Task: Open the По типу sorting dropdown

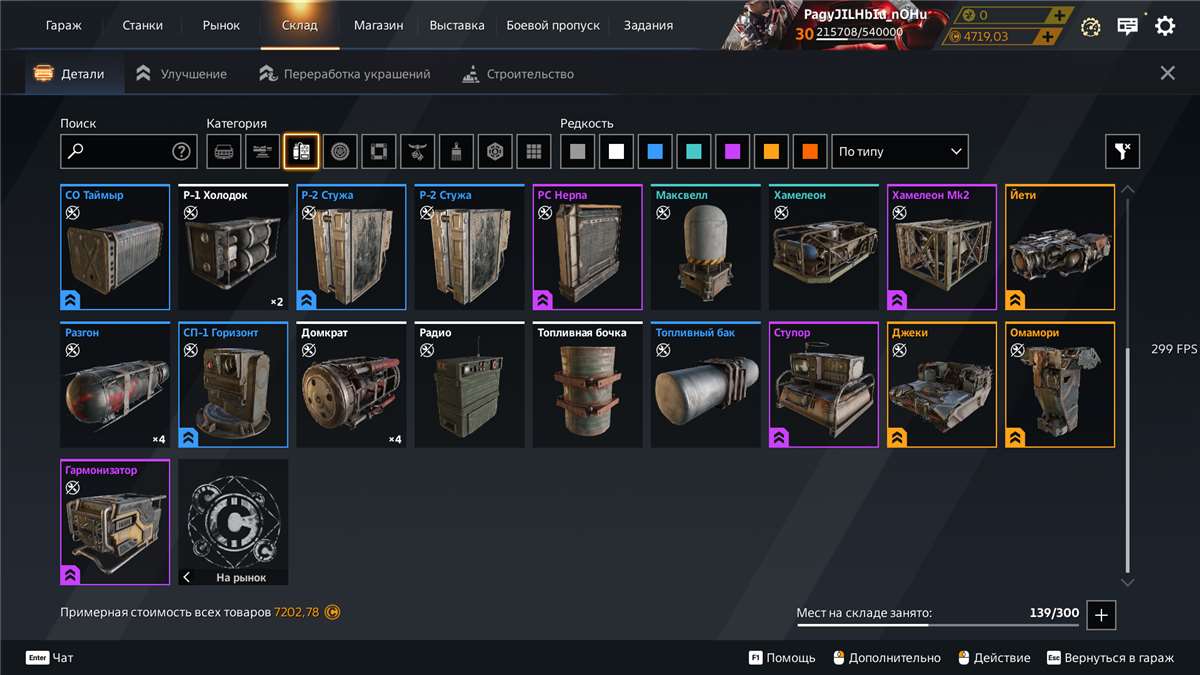Action: pos(900,152)
